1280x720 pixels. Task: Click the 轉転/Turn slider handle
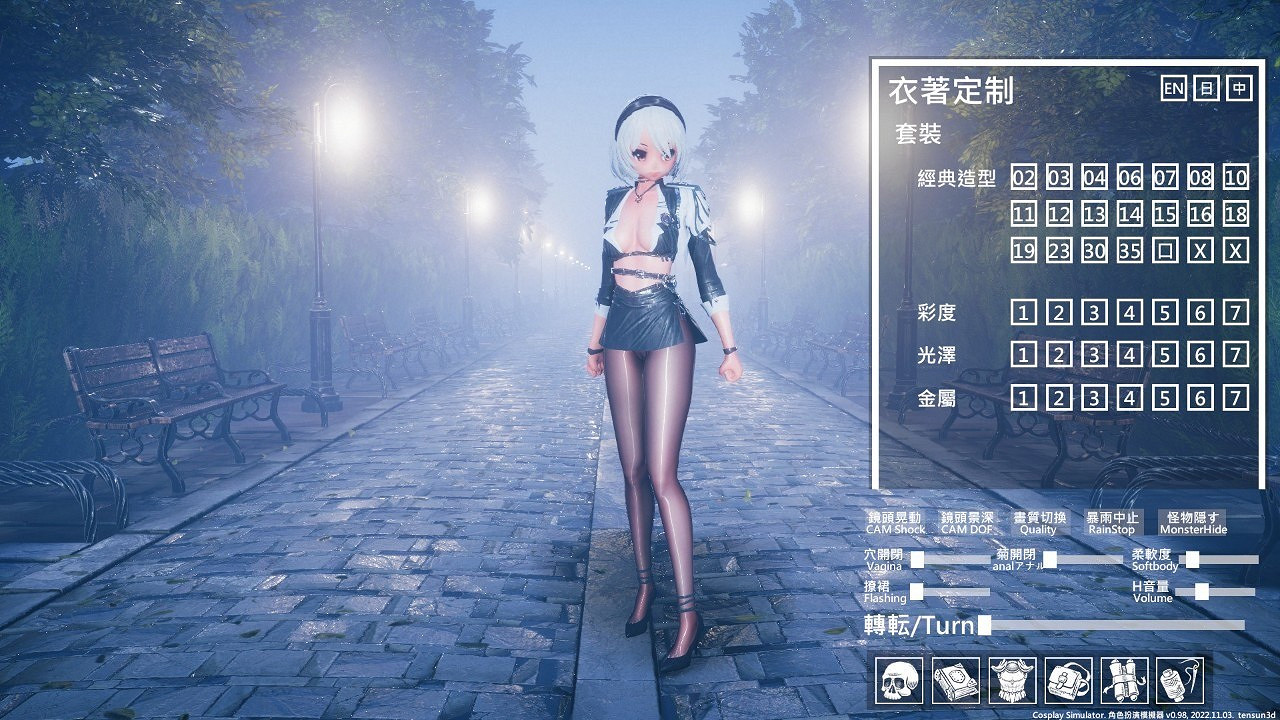tap(984, 626)
